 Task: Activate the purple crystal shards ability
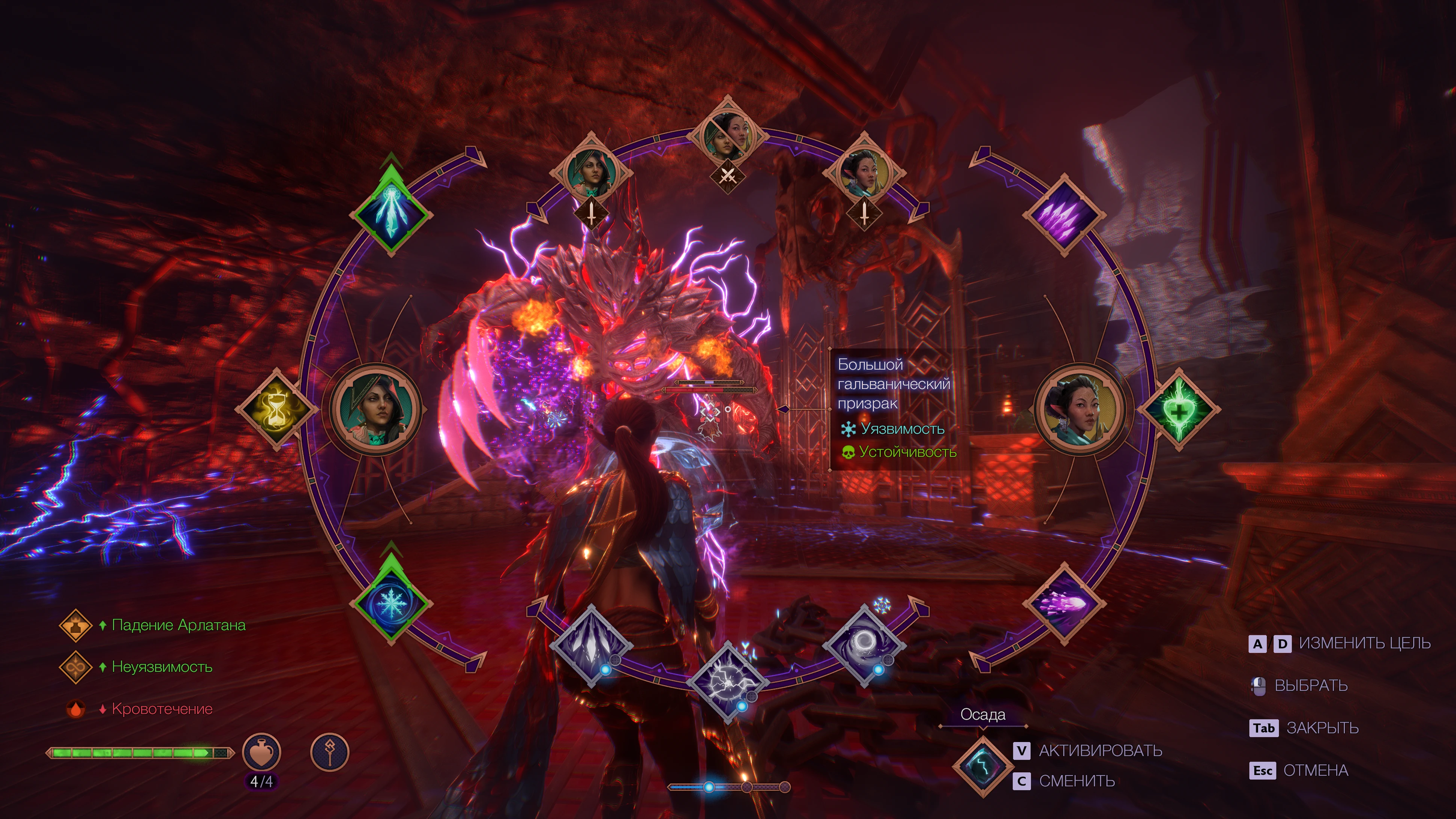1064,215
